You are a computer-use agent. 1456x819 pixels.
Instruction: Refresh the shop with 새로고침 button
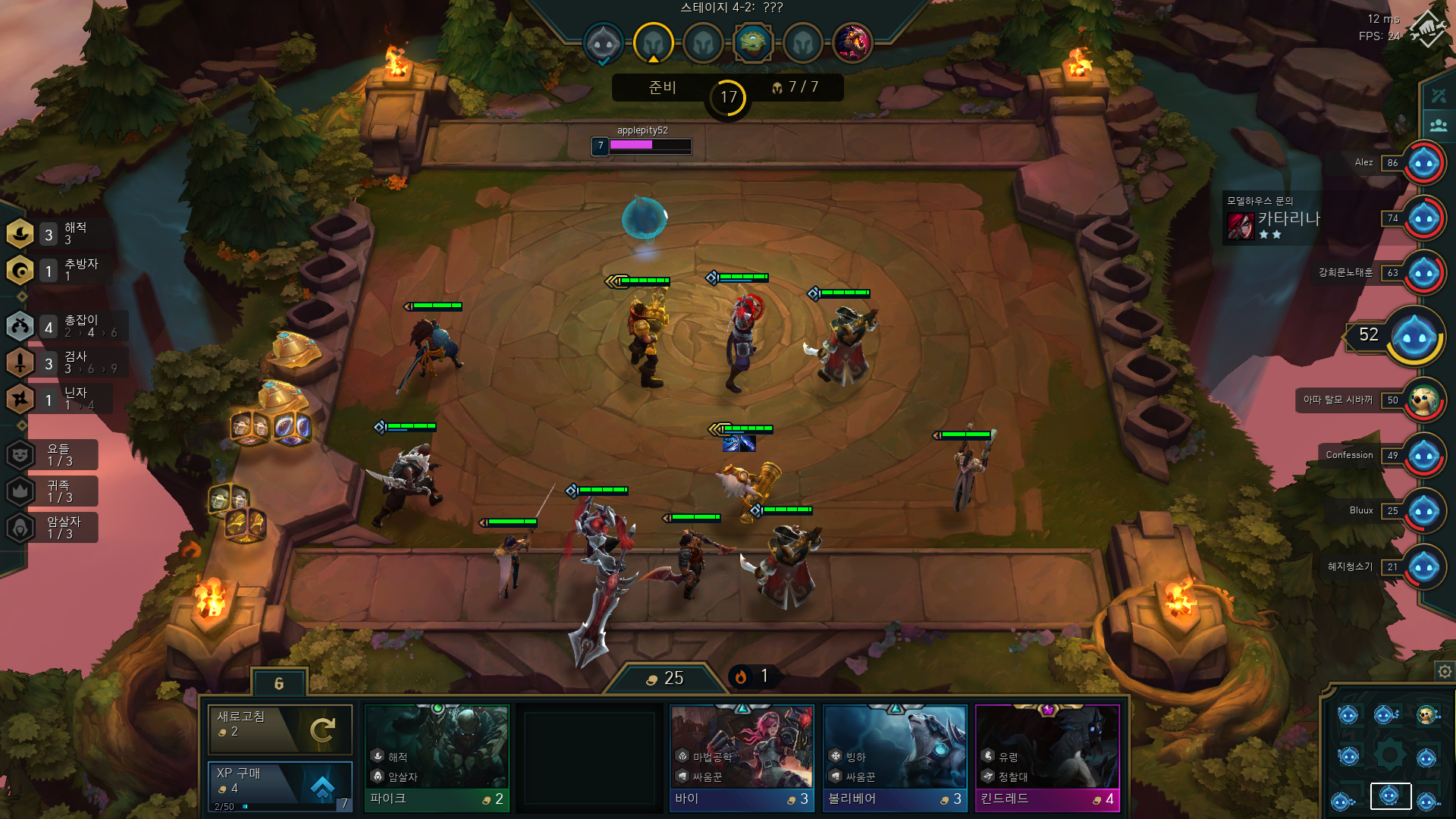280,730
